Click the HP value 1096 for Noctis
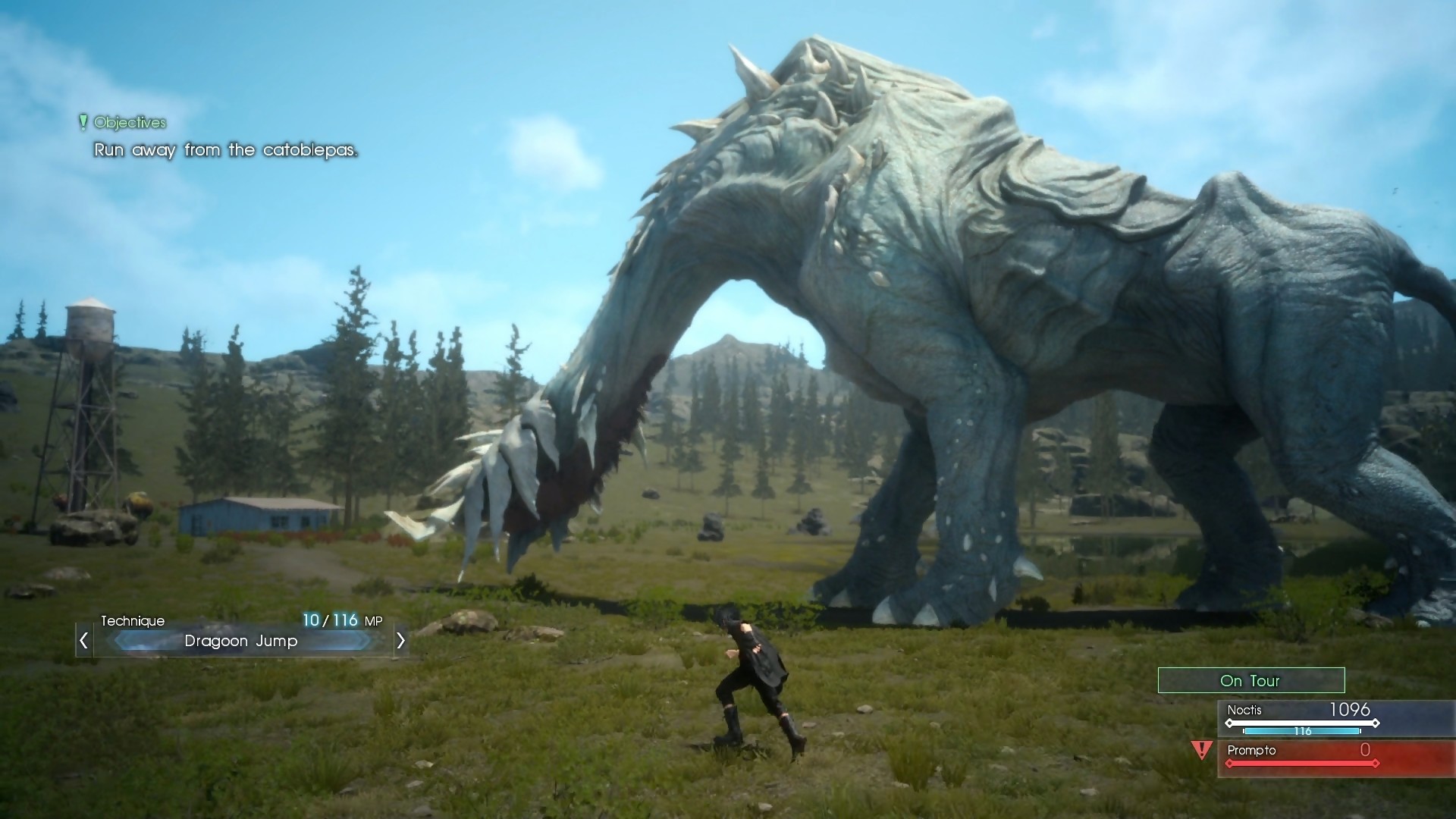 pos(1351,710)
